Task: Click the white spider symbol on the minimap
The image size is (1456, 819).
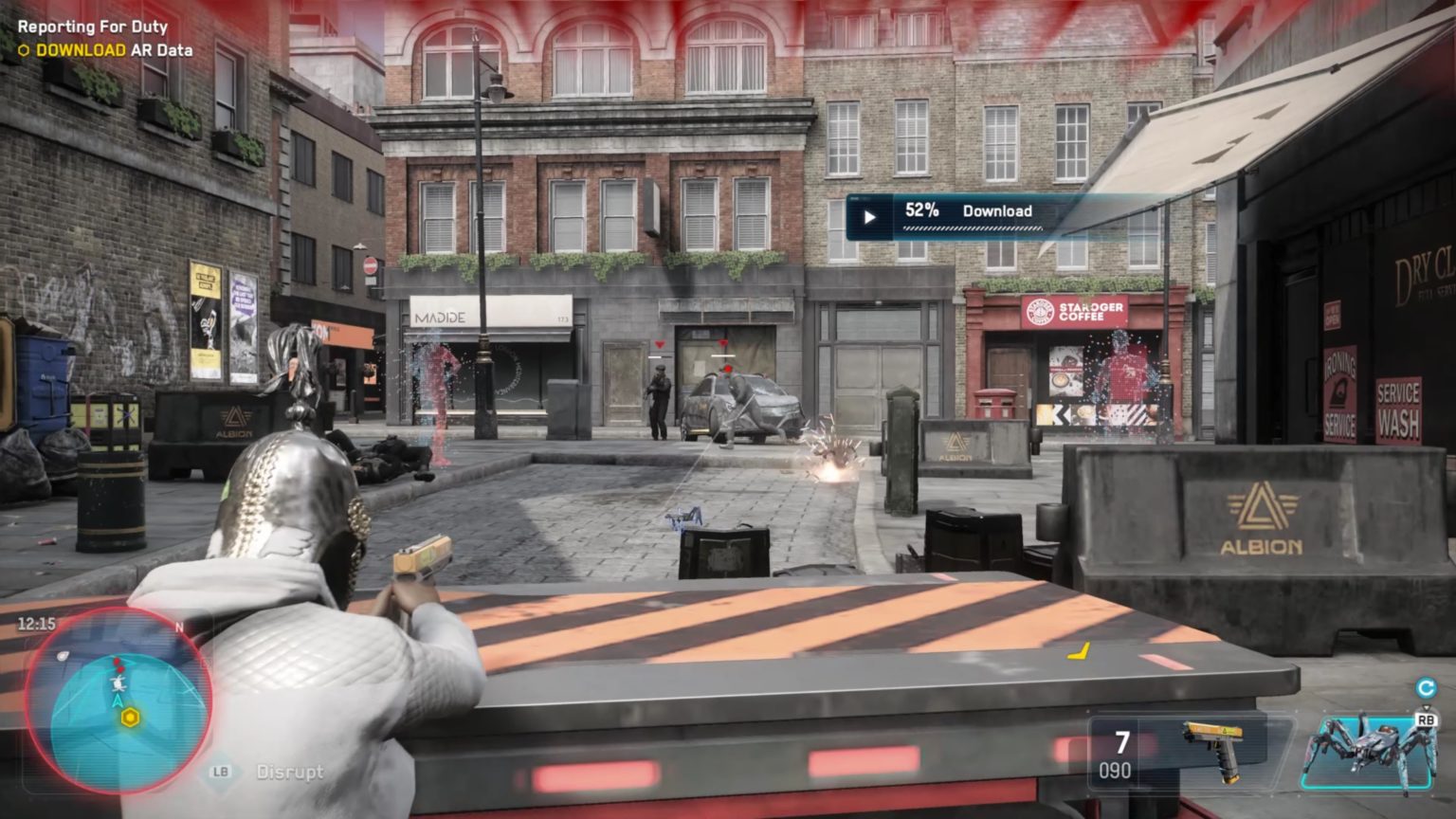Action: (x=118, y=683)
